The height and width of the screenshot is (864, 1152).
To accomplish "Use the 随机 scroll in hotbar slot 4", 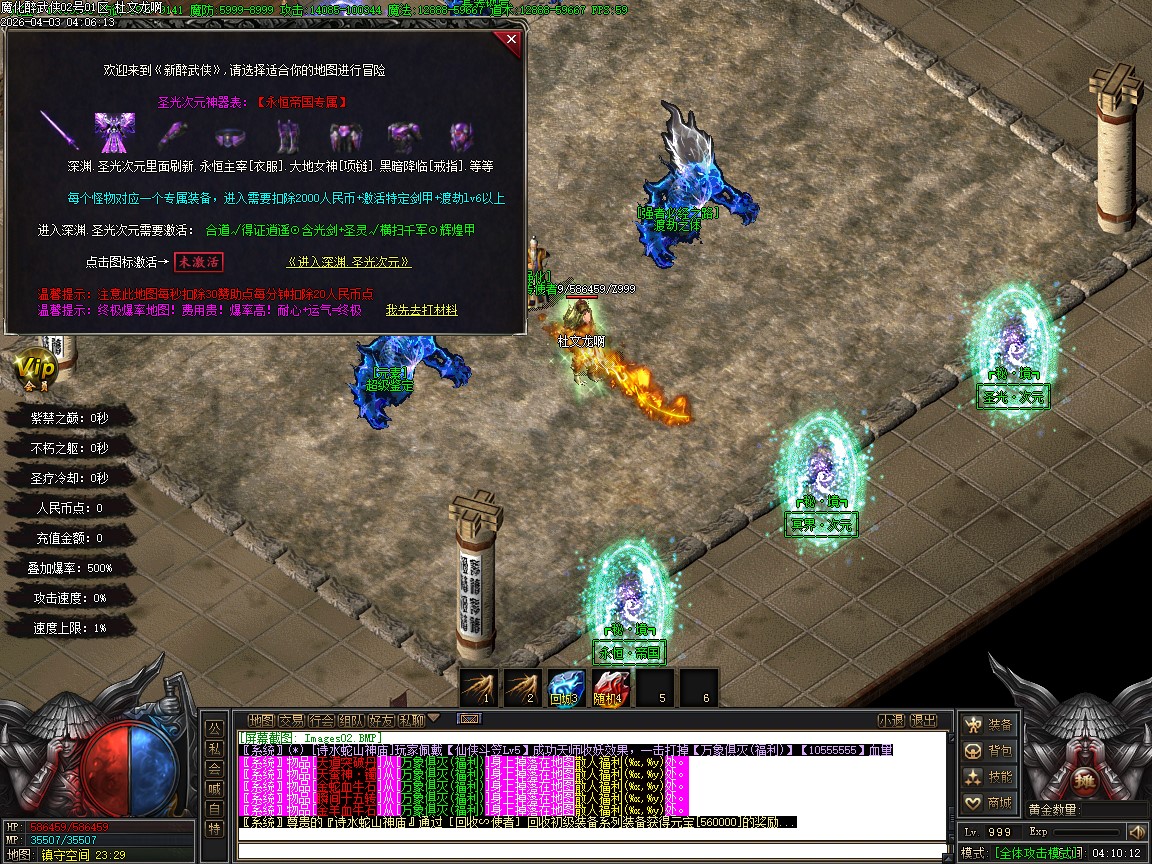I will point(610,688).
